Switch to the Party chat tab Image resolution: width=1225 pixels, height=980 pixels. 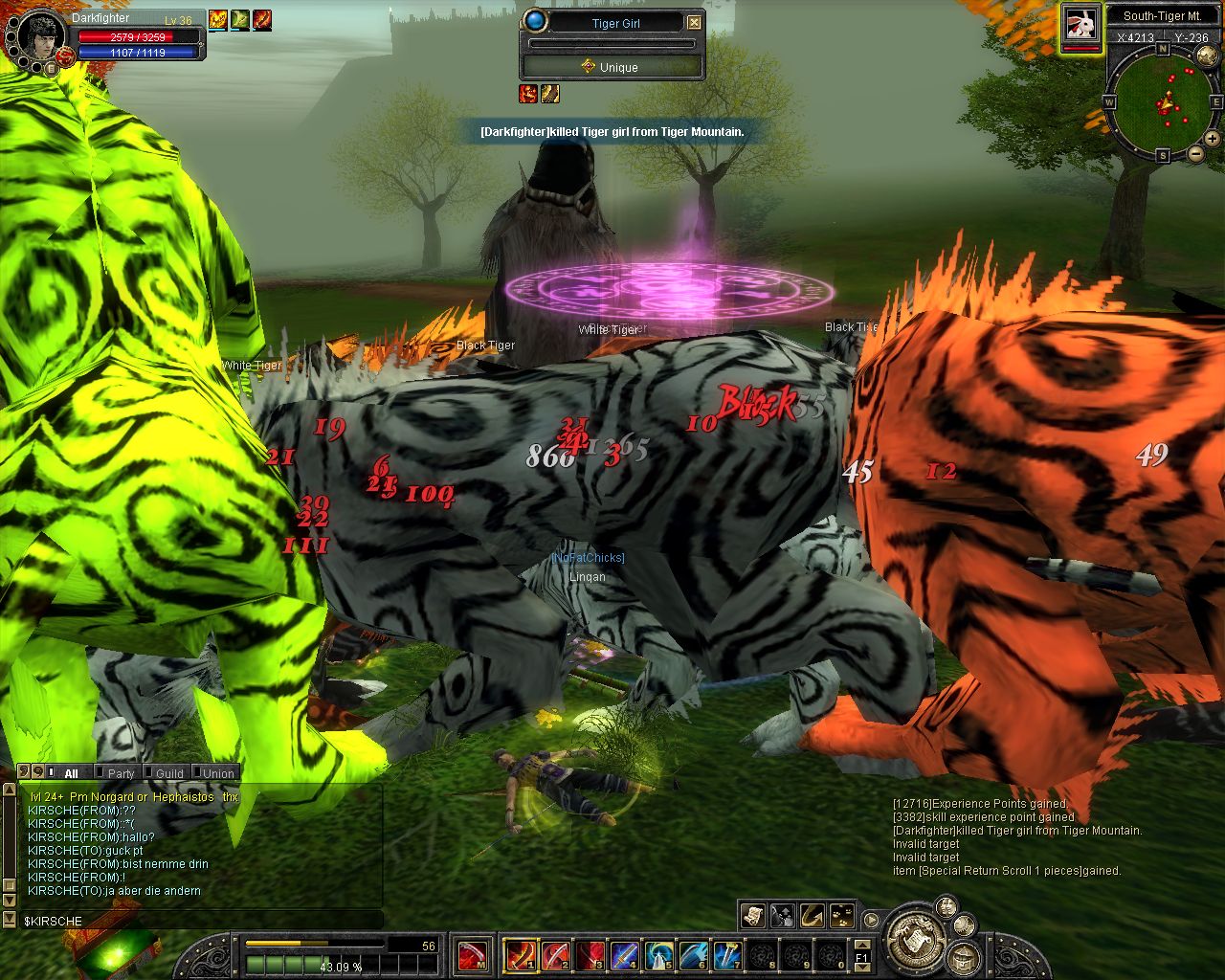coord(121,773)
